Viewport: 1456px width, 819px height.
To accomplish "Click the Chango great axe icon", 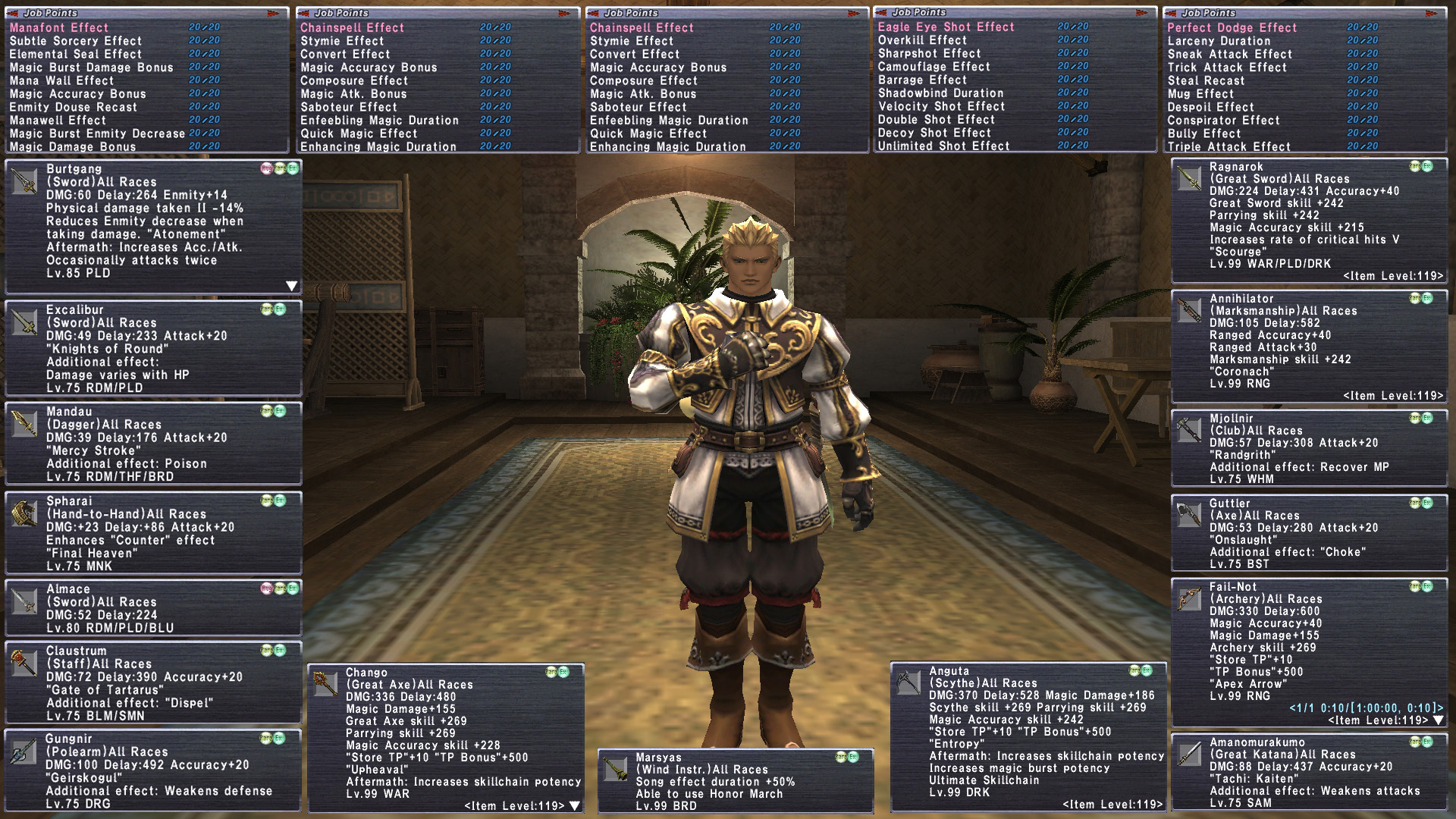I will 325,684.
